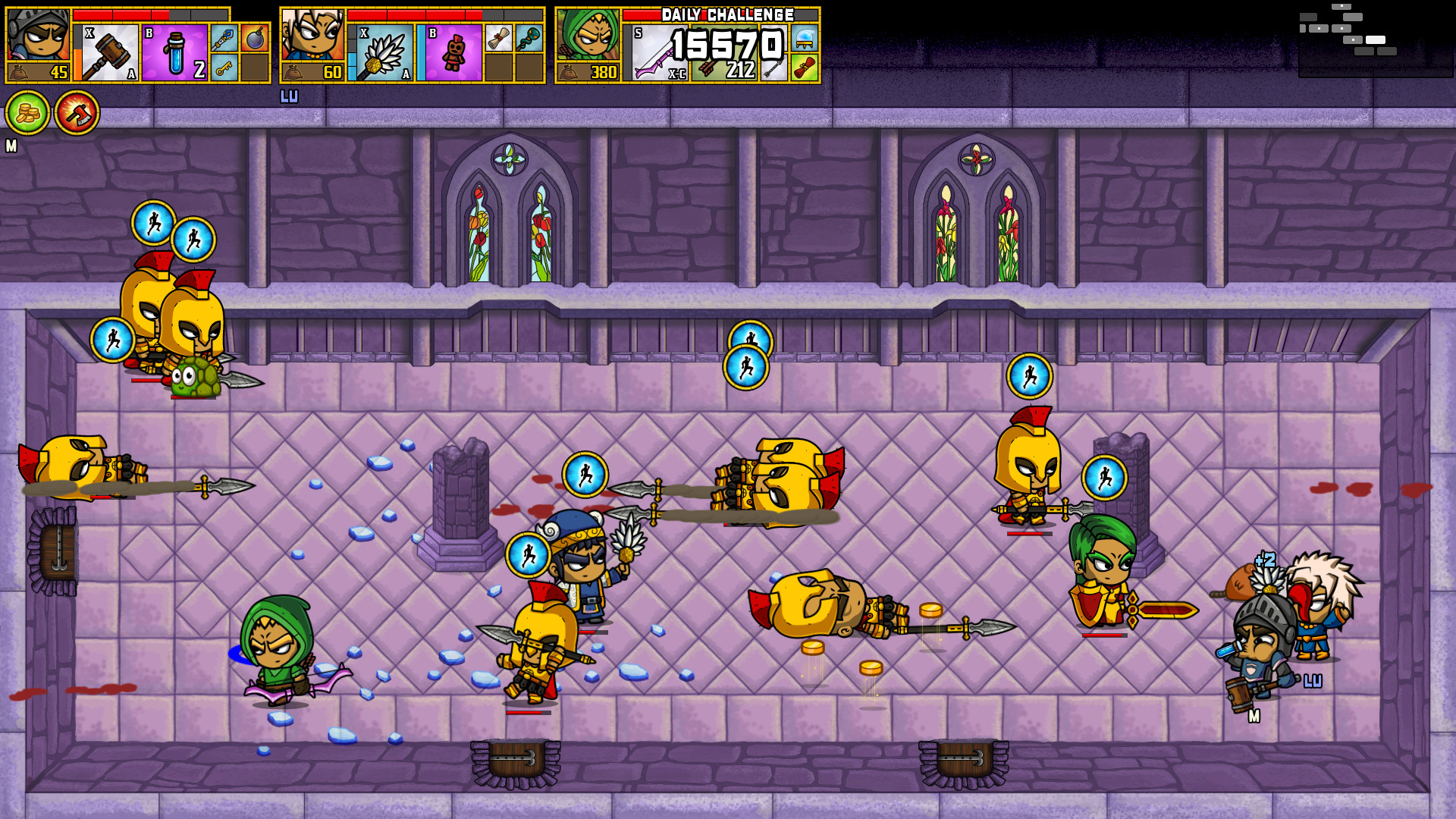Select the red explosion ability icon
Image resolution: width=1456 pixels, height=819 pixels.
pyautogui.click(x=79, y=112)
